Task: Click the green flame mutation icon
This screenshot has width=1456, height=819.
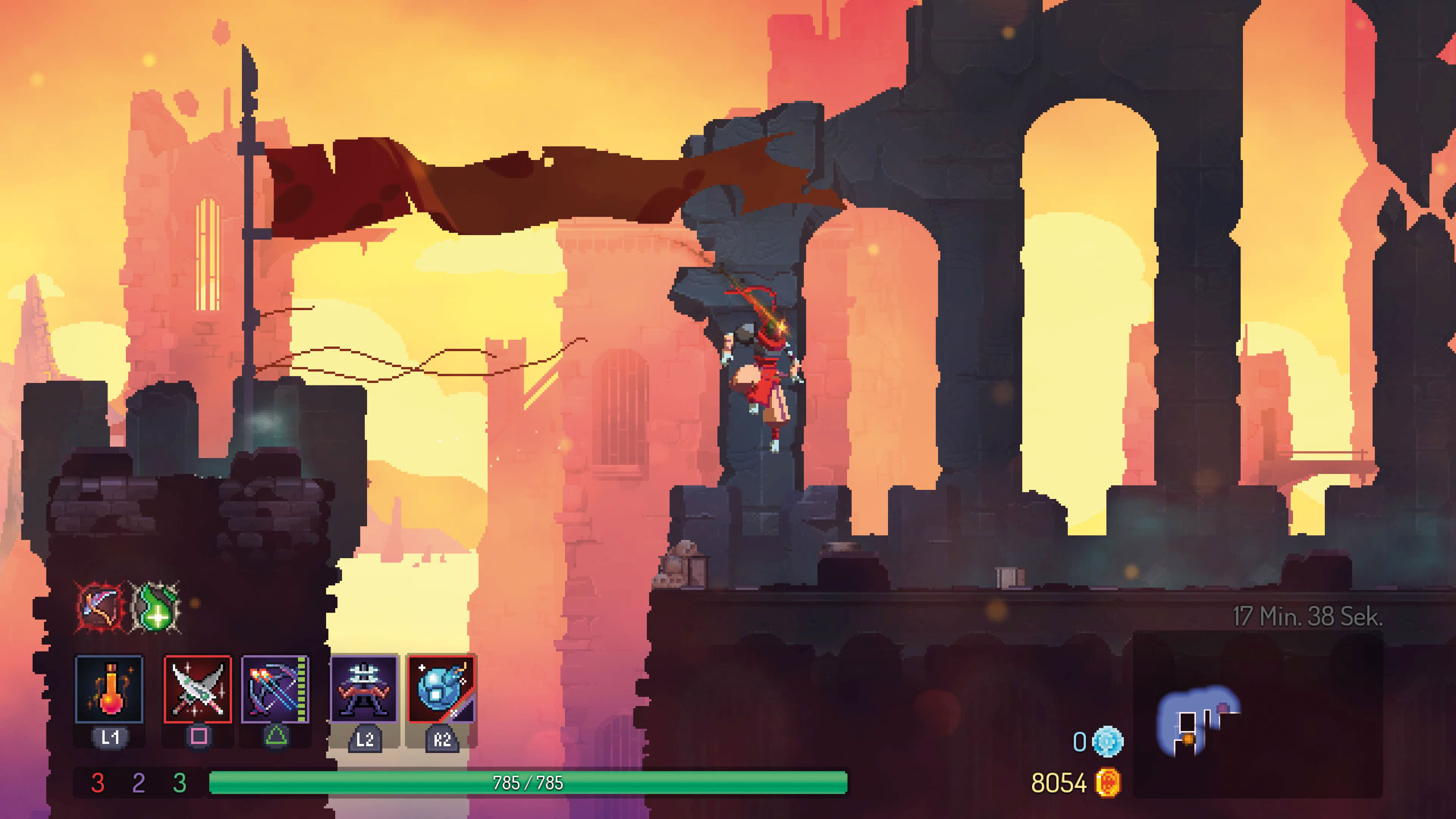Action: (155, 606)
